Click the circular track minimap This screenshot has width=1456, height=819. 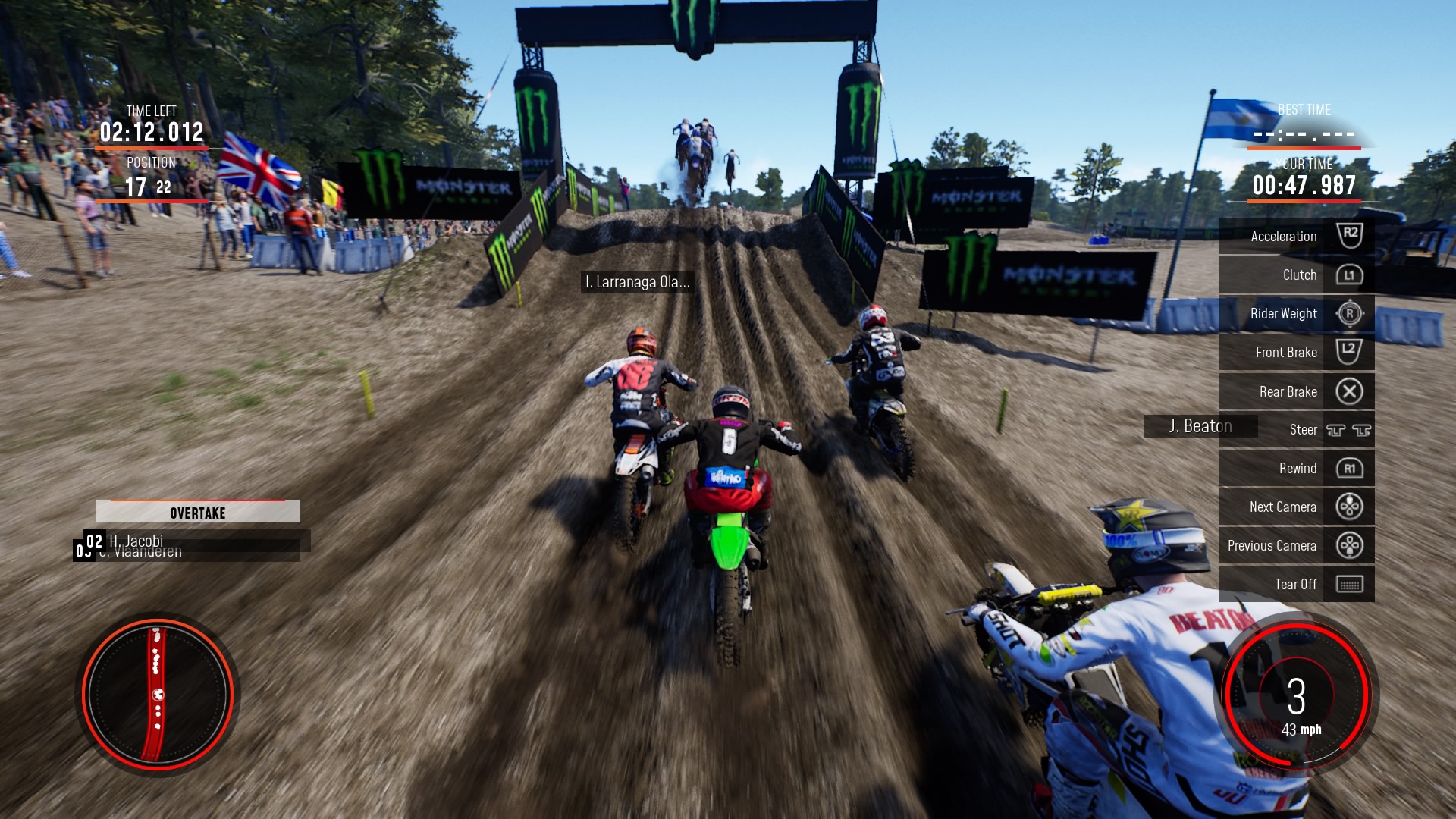click(x=158, y=693)
